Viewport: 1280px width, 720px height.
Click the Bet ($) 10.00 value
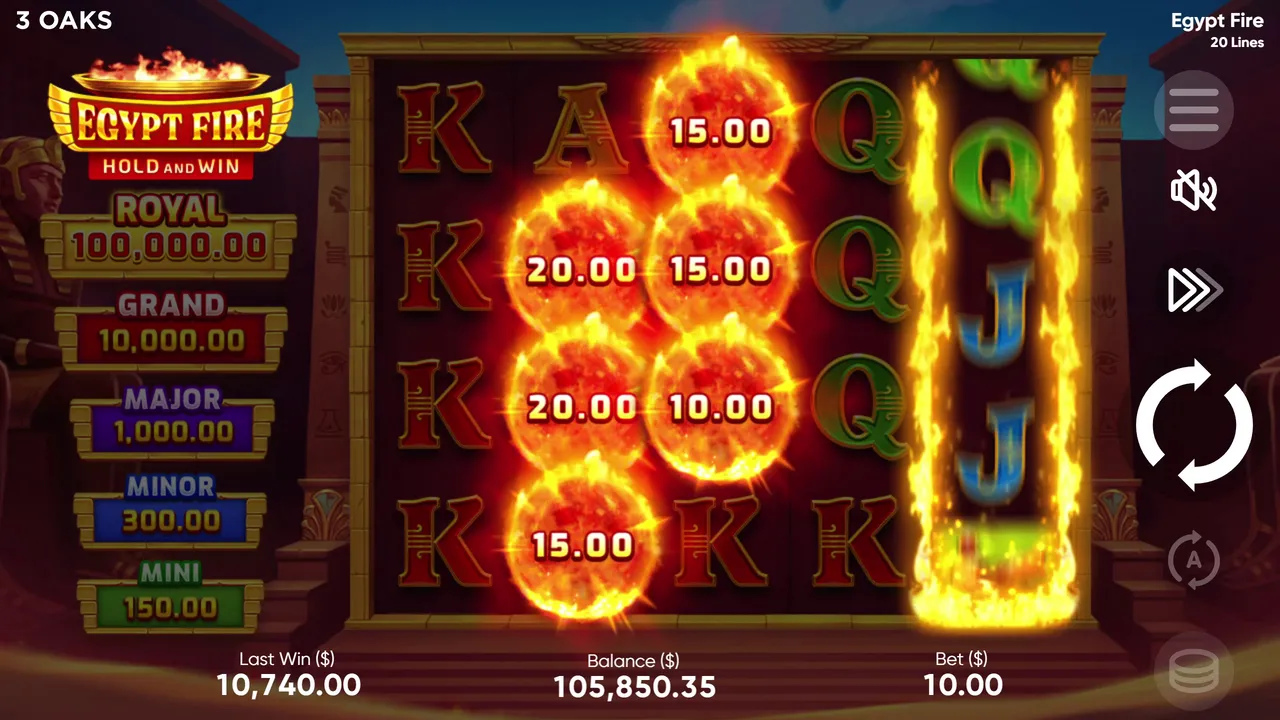962,685
